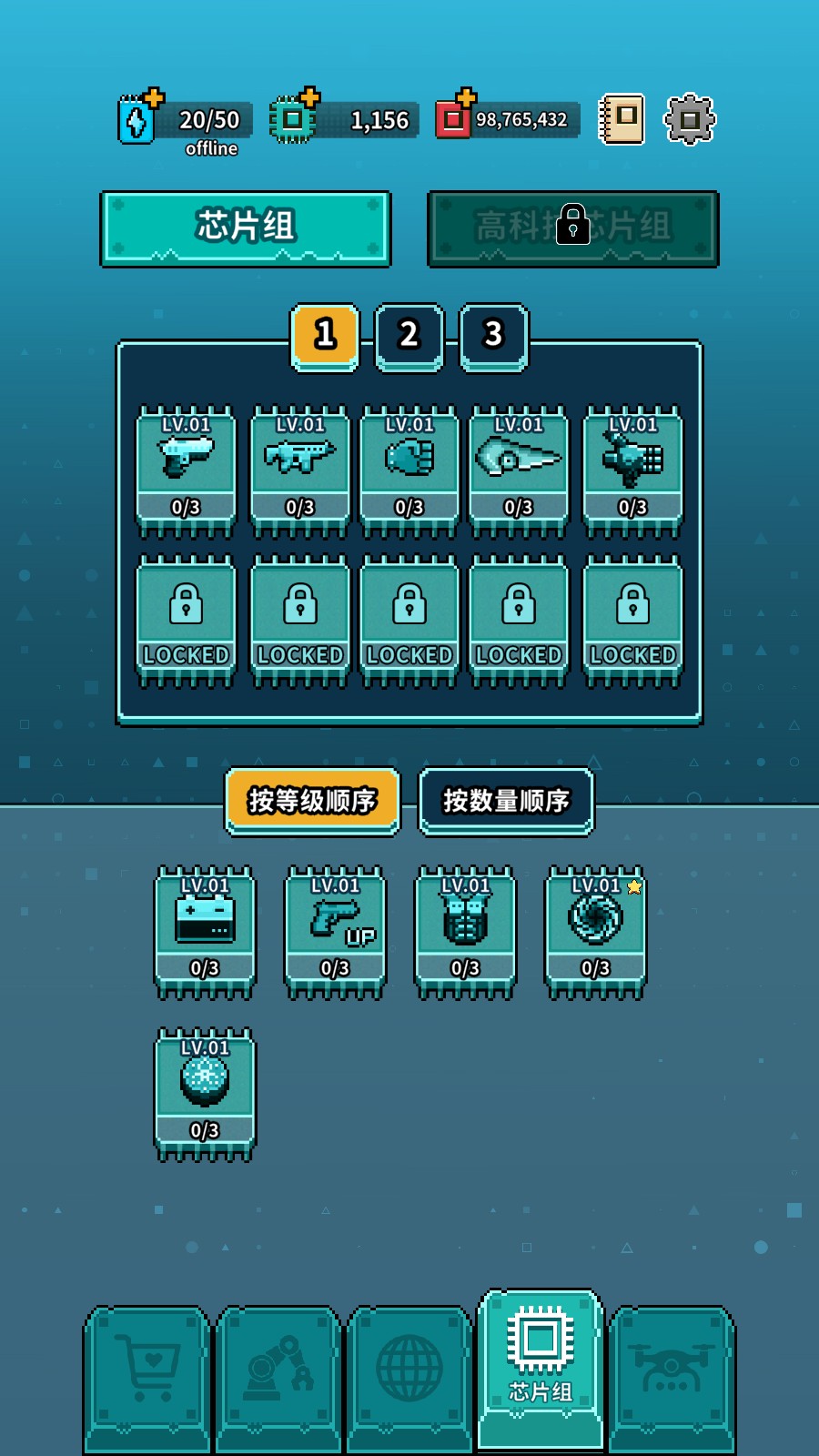Switch to chip loadout 3

tap(492, 337)
